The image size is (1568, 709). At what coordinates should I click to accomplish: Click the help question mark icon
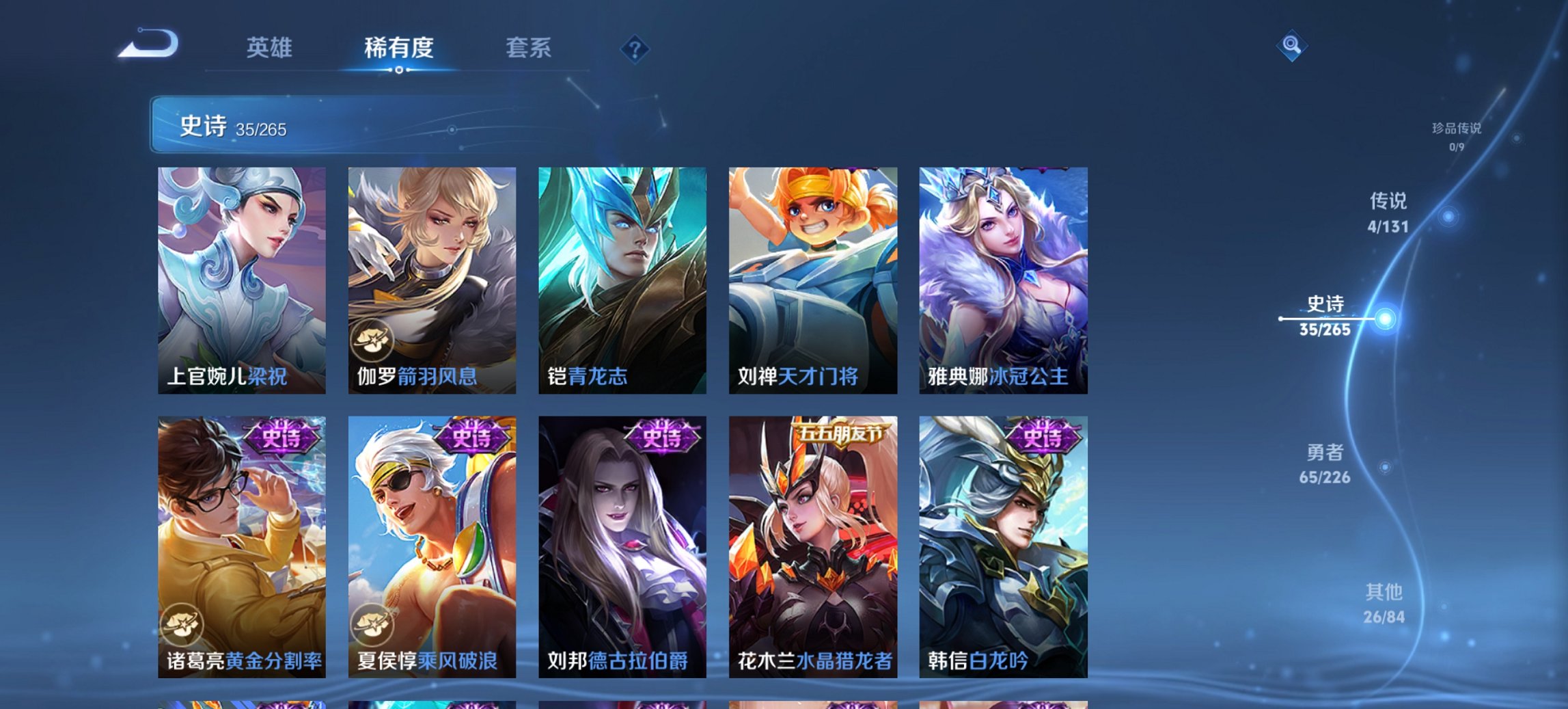pyautogui.click(x=635, y=48)
